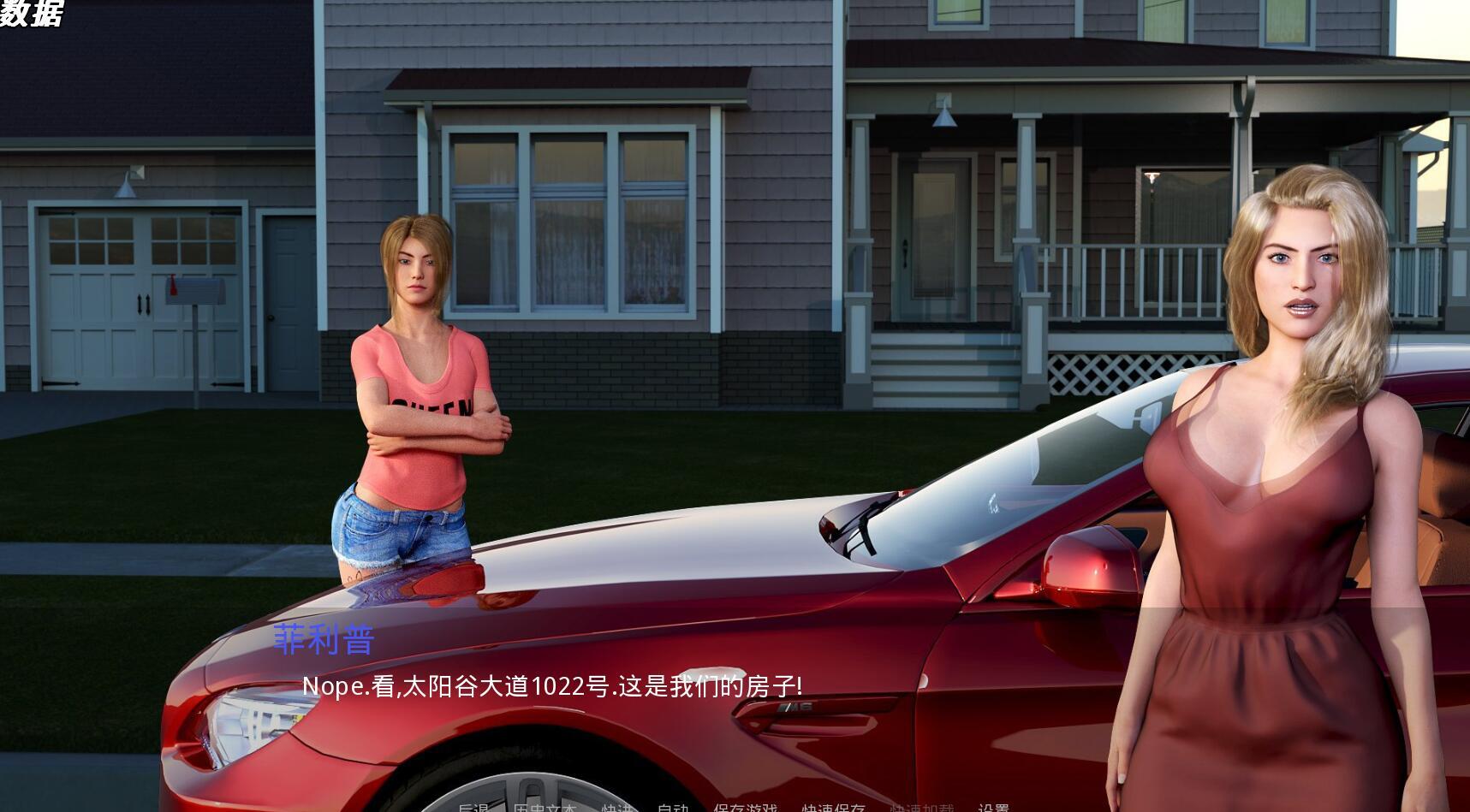Click the greyed 快速加载 quick load

921,807
